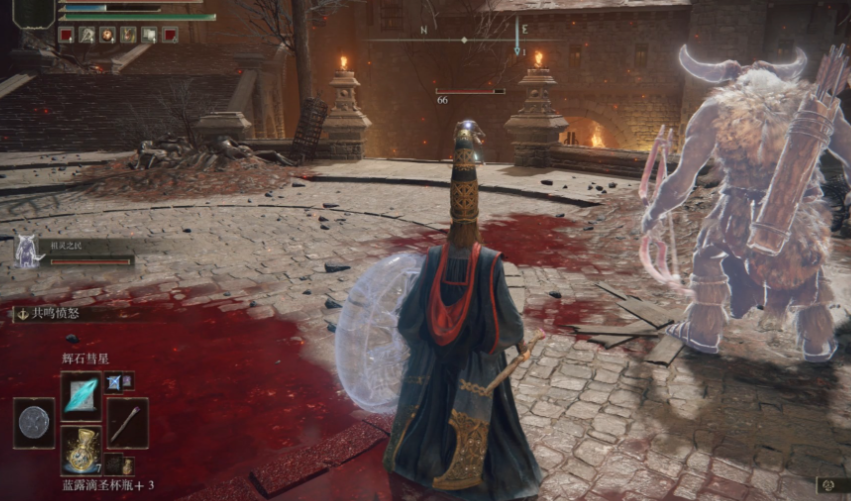Click the summoned spirit portrait

click(26, 250)
